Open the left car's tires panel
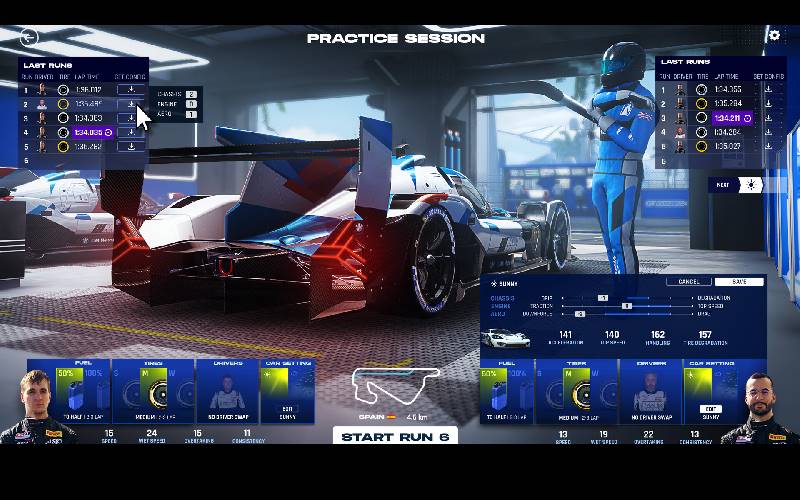 (154, 391)
